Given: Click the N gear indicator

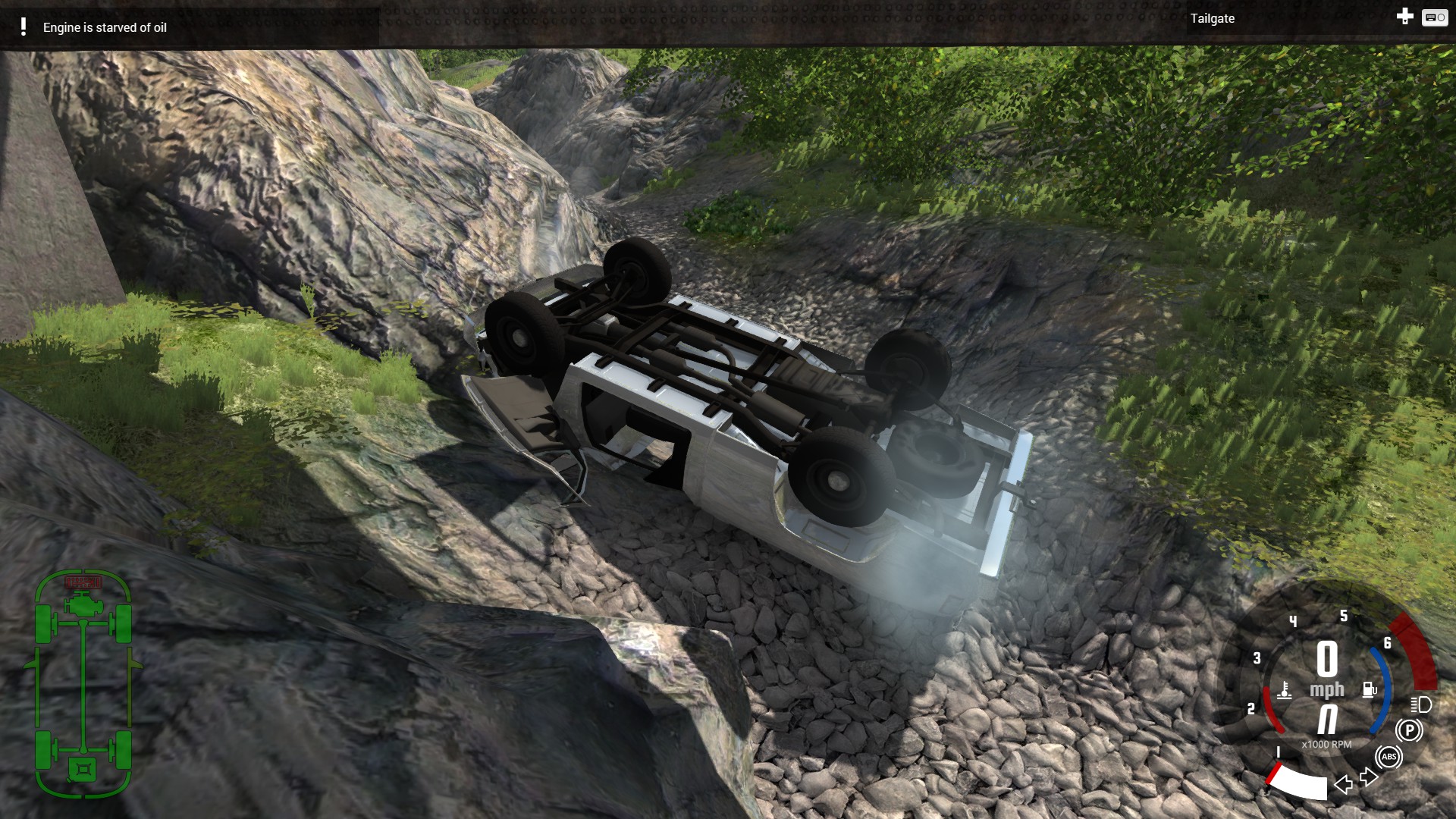Looking at the screenshot, I should point(1326,720).
